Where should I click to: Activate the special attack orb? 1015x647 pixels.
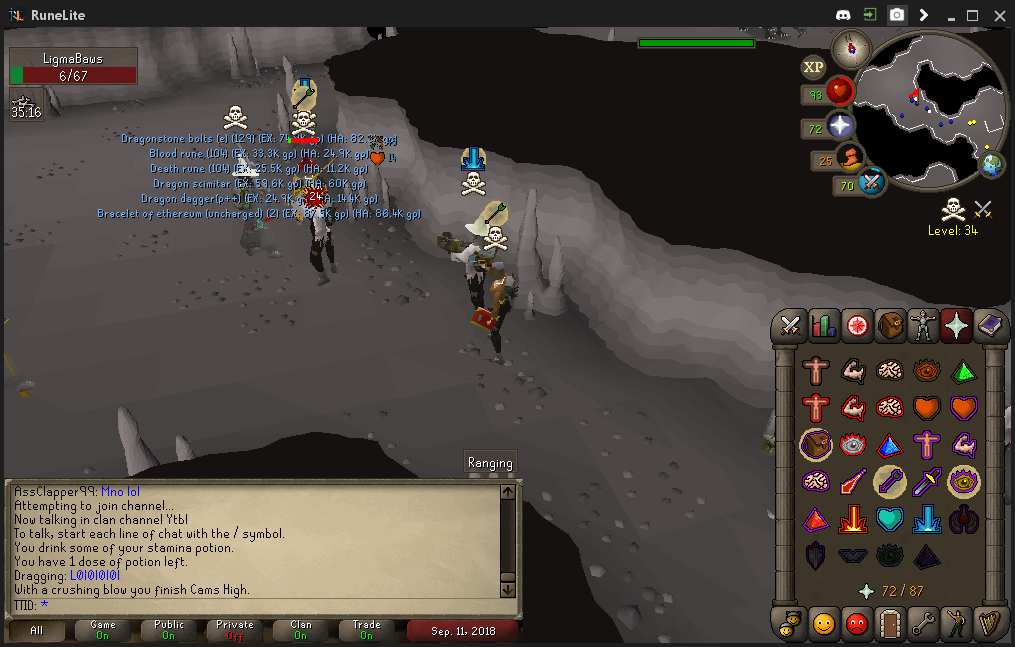(873, 183)
